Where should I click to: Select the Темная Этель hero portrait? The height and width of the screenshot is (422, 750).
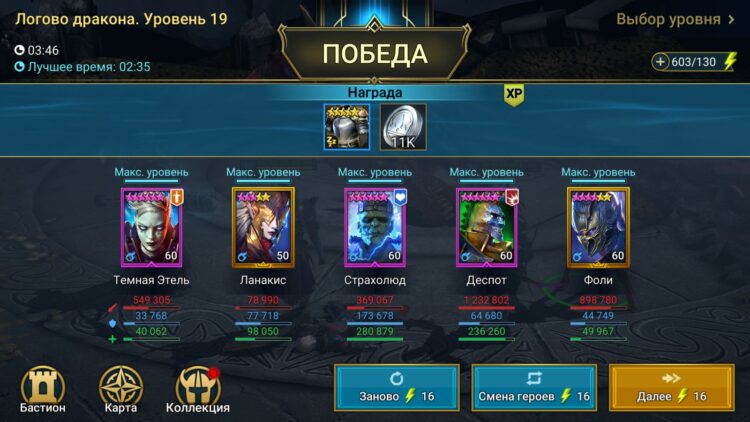coord(152,227)
